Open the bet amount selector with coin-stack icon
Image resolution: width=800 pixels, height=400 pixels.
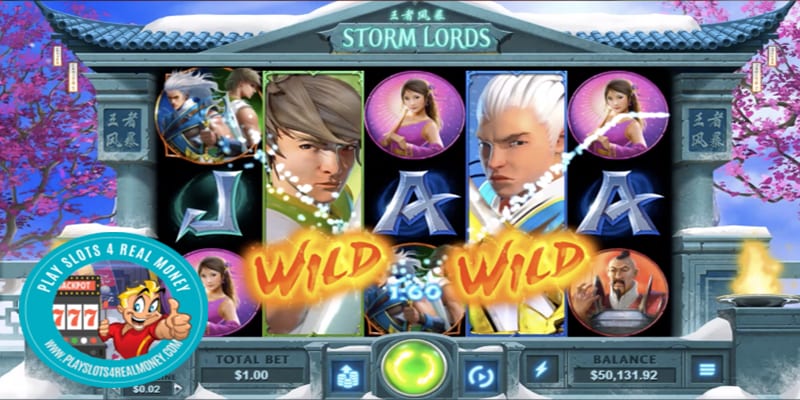pos(346,370)
